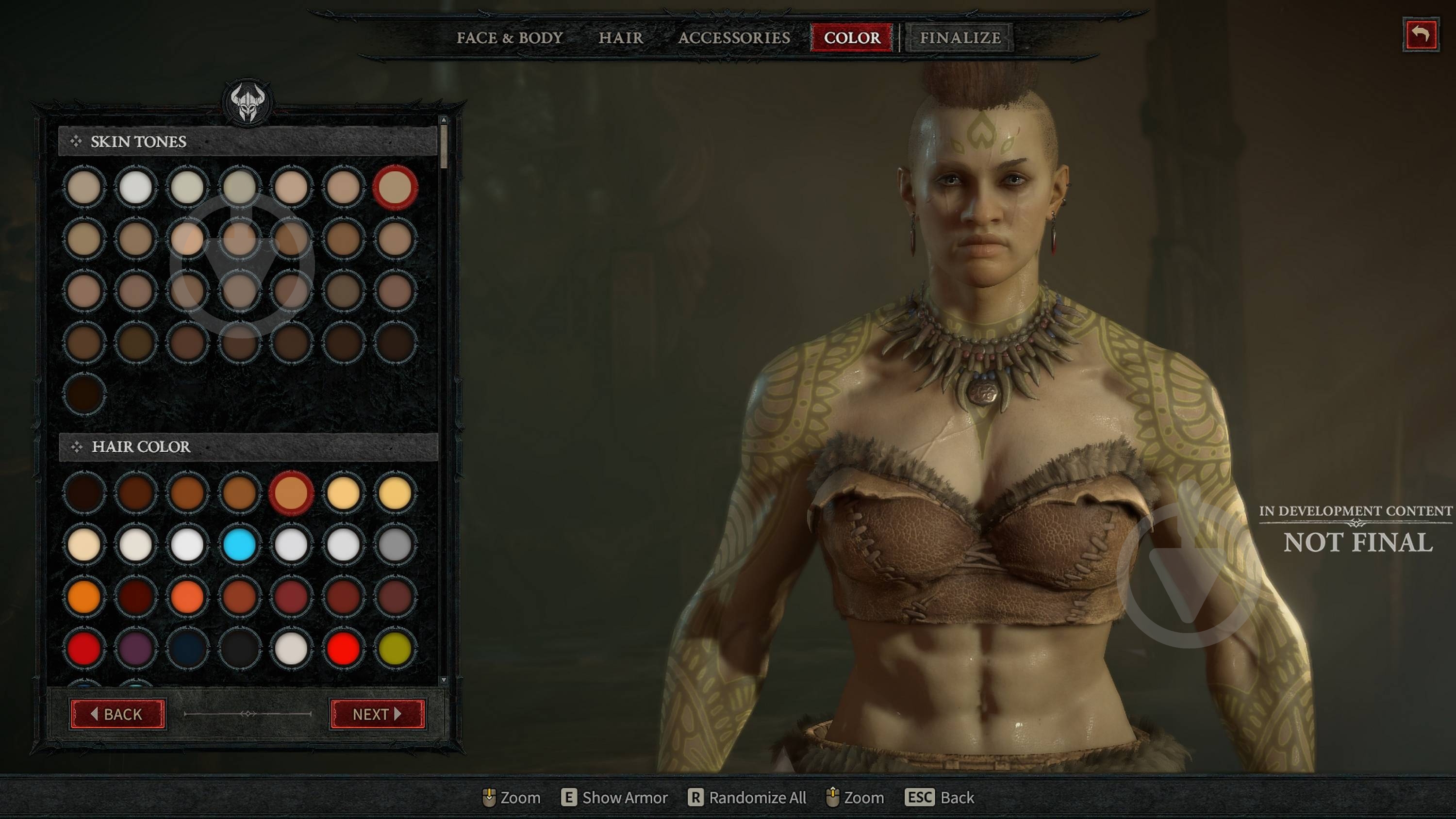The image size is (1456, 819).
Task: Click the diamond icon beside Skin Tones header
Action: pos(76,141)
